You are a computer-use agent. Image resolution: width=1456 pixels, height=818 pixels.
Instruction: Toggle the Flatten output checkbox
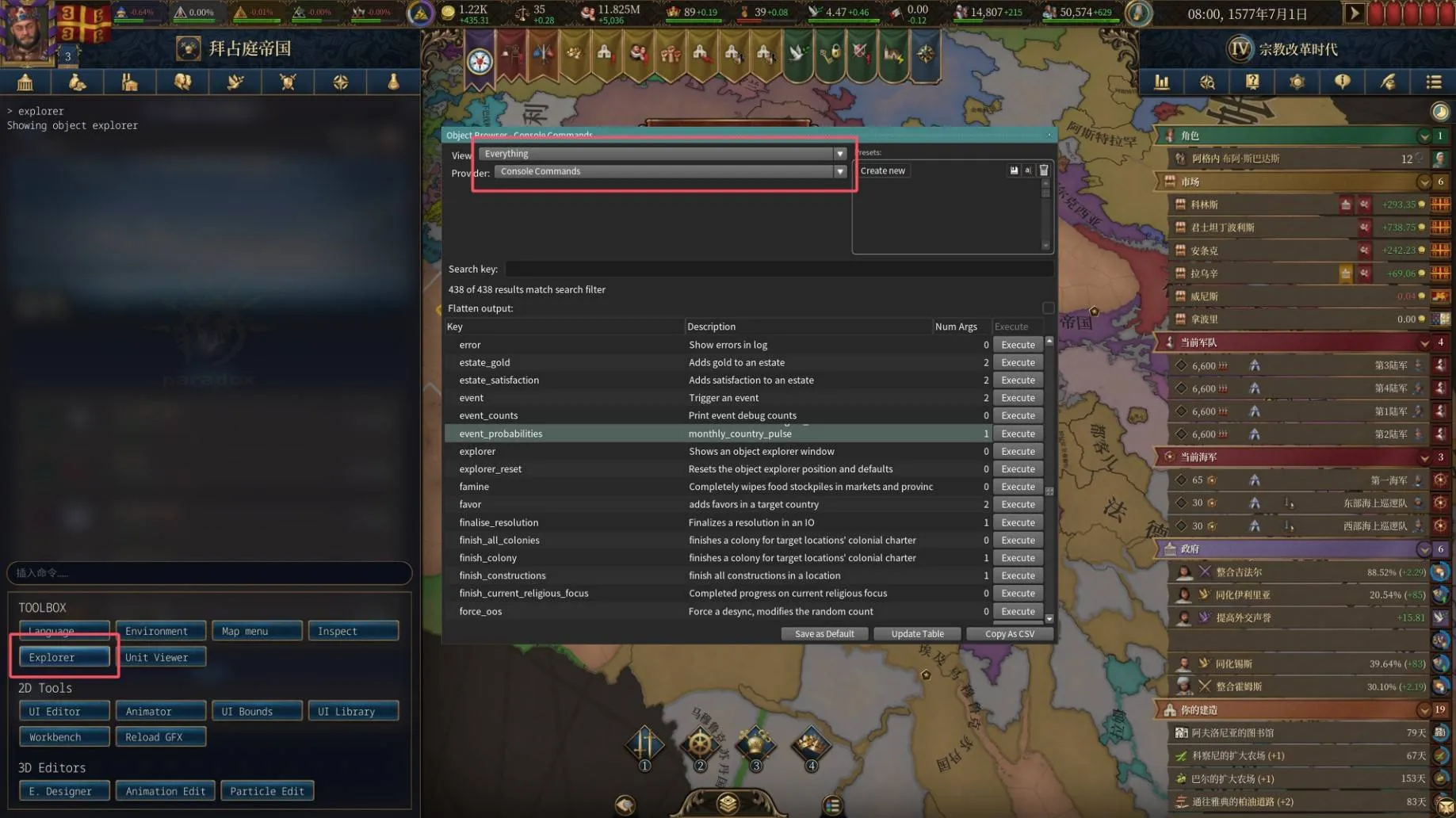click(1048, 308)
